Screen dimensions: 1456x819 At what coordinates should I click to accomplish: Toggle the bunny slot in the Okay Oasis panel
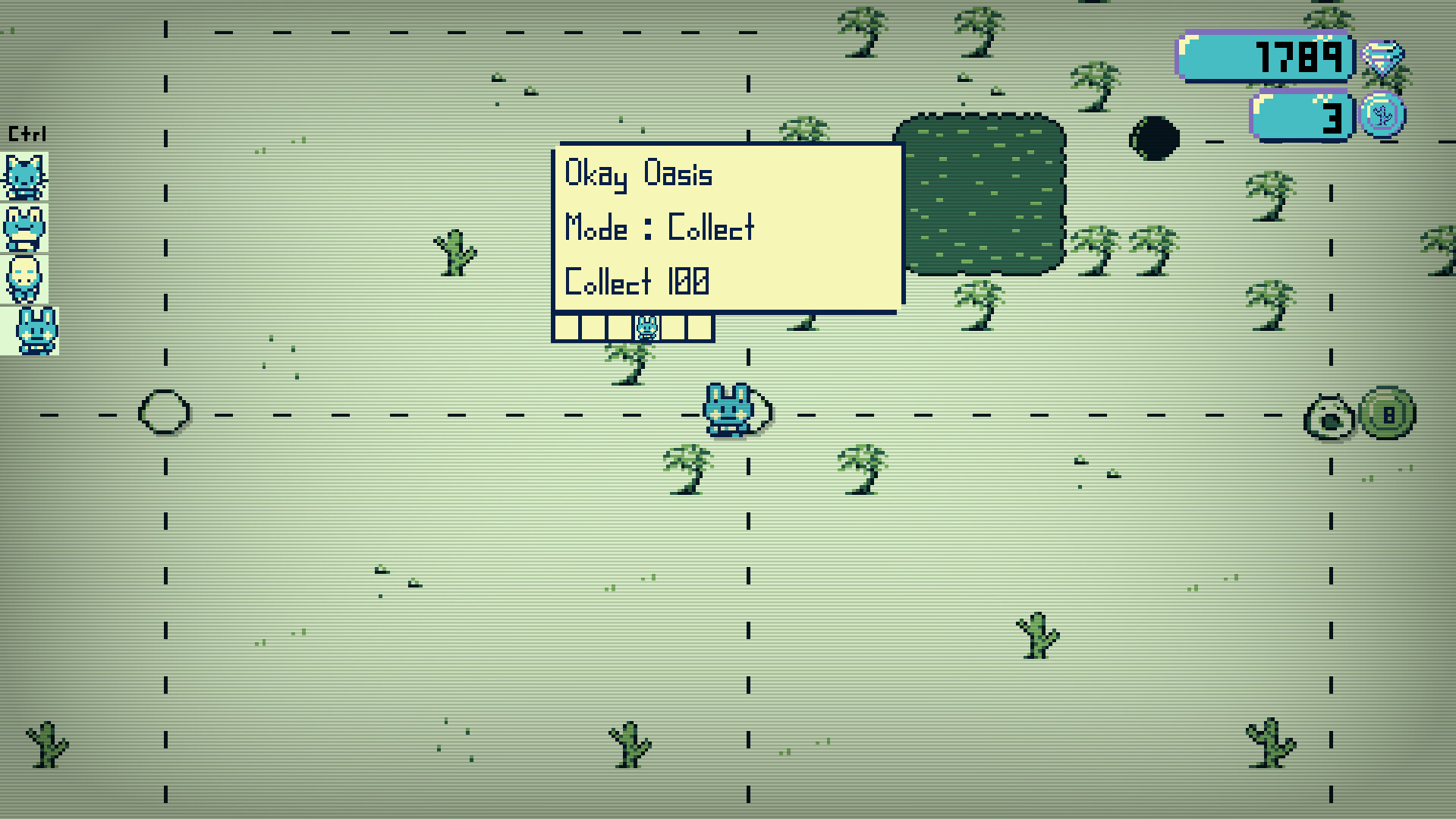click(x=647, y=326)
